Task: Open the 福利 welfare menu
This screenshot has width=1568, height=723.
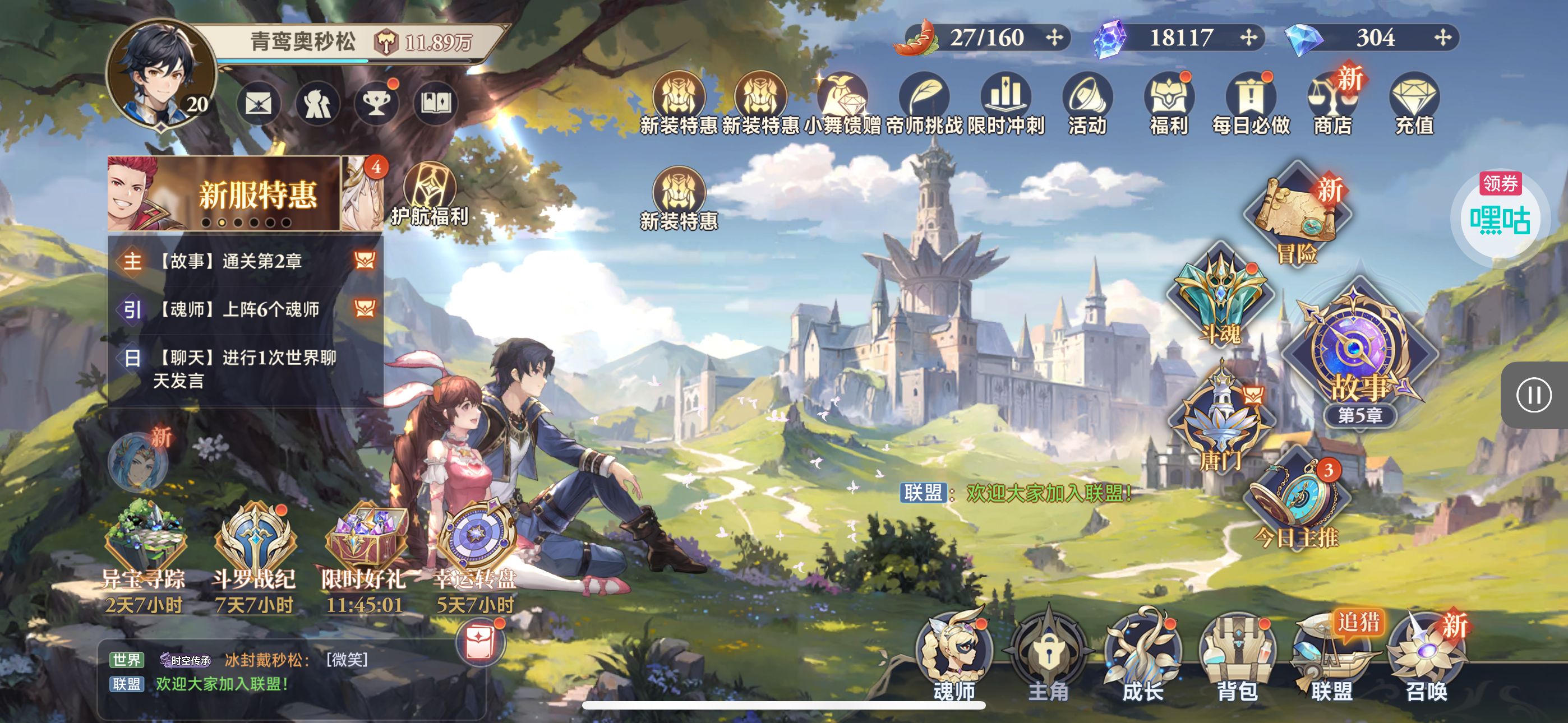Action: [1169, 104]
